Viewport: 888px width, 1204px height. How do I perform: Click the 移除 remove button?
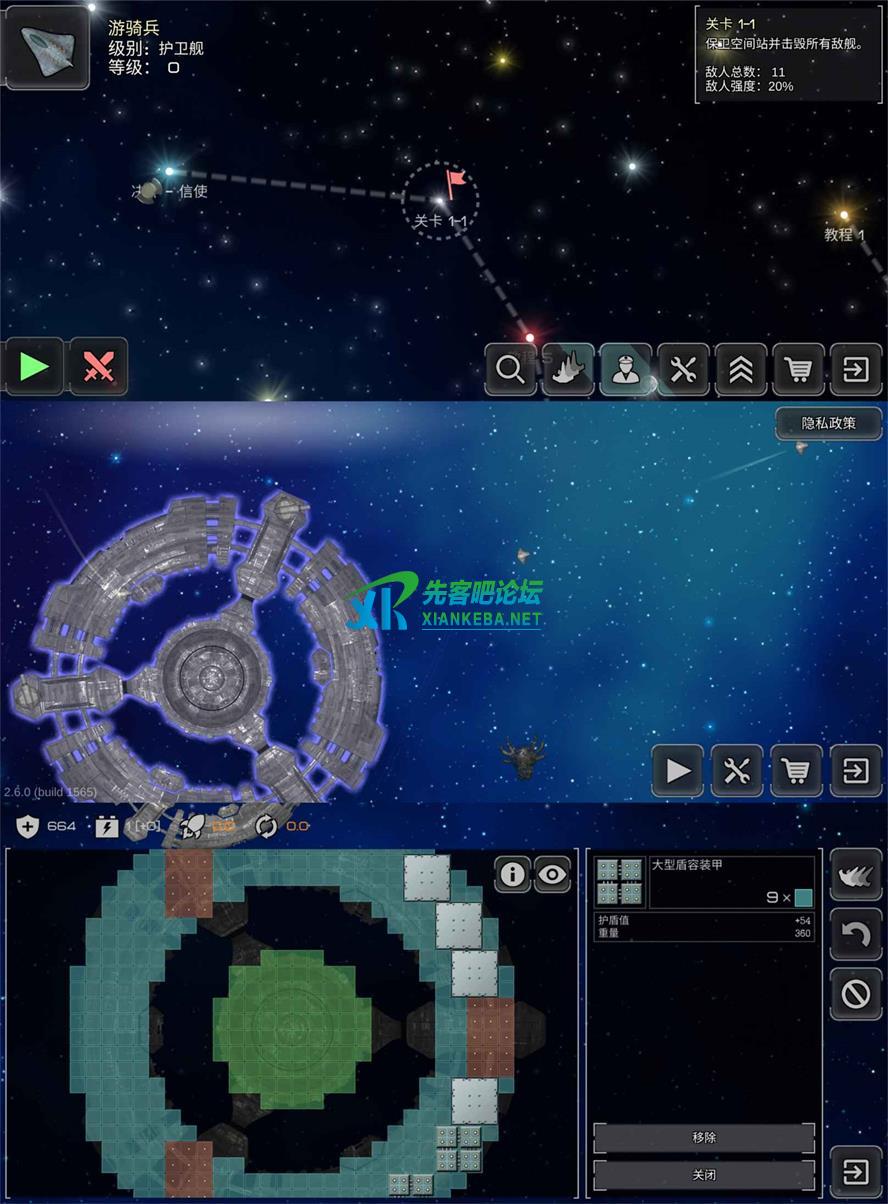pyautogui.click(x=704, y=1137)
